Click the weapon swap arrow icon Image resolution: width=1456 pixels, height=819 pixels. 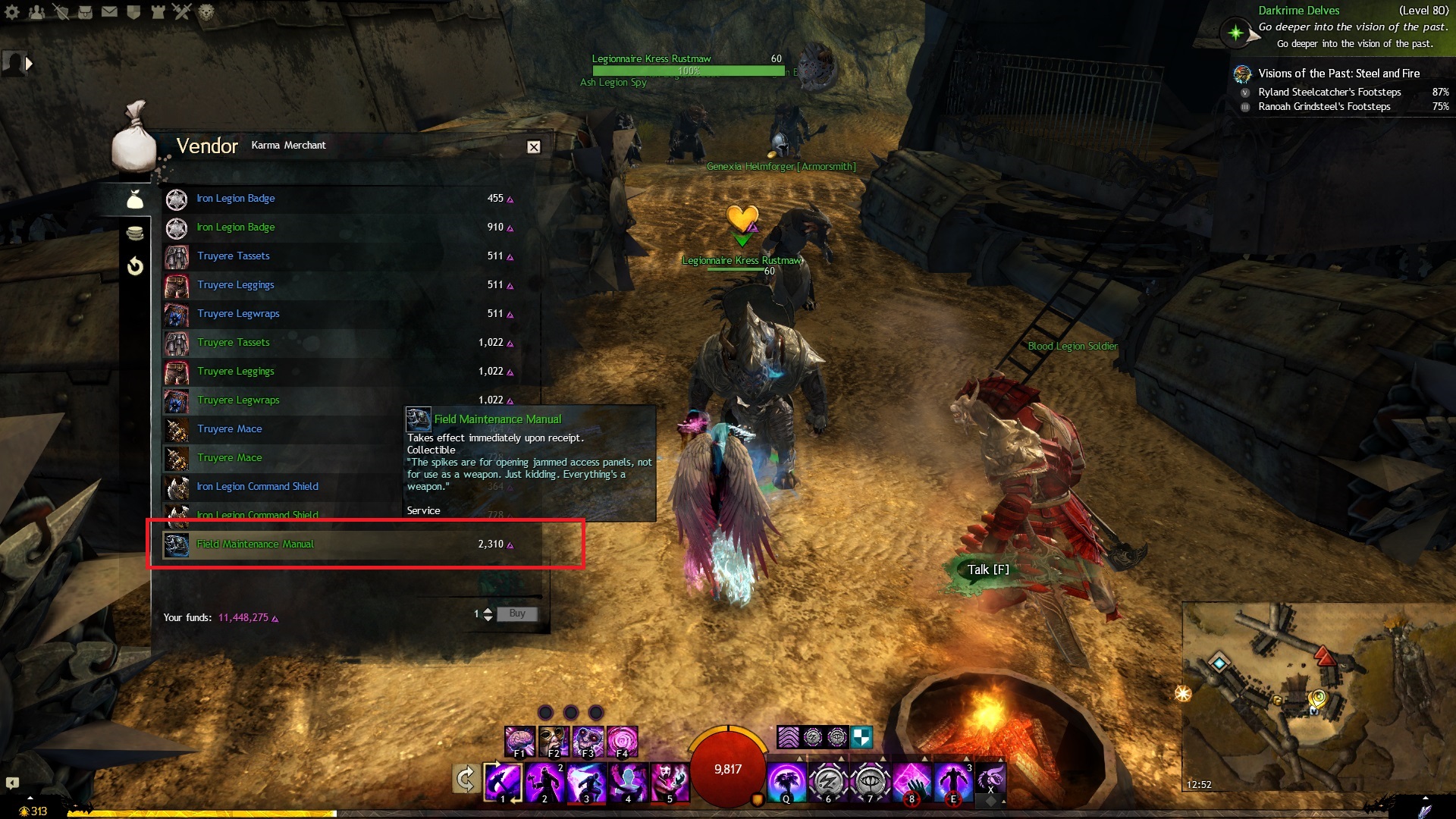pyautogui.click(x=465, y=779)
